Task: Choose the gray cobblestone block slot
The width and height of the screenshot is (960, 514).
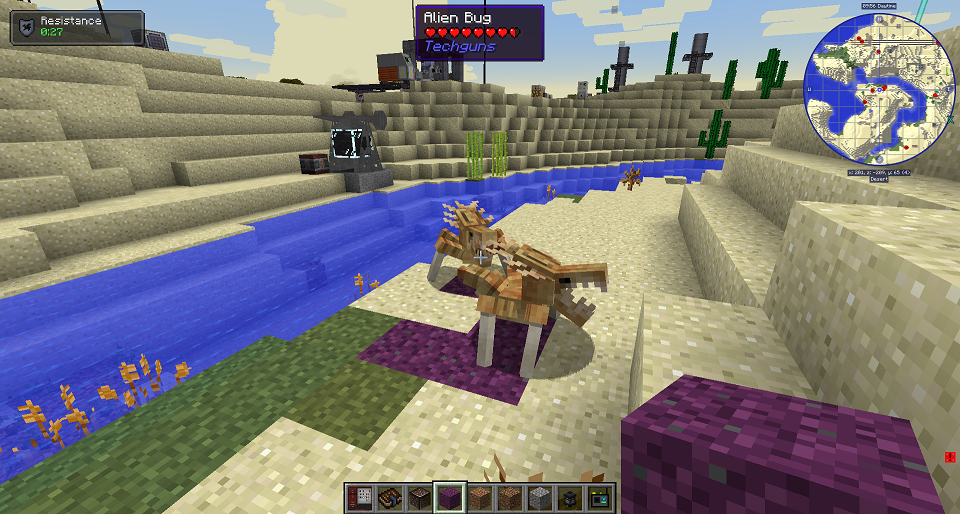Action: pyautogui.click(x=540, y=497)
